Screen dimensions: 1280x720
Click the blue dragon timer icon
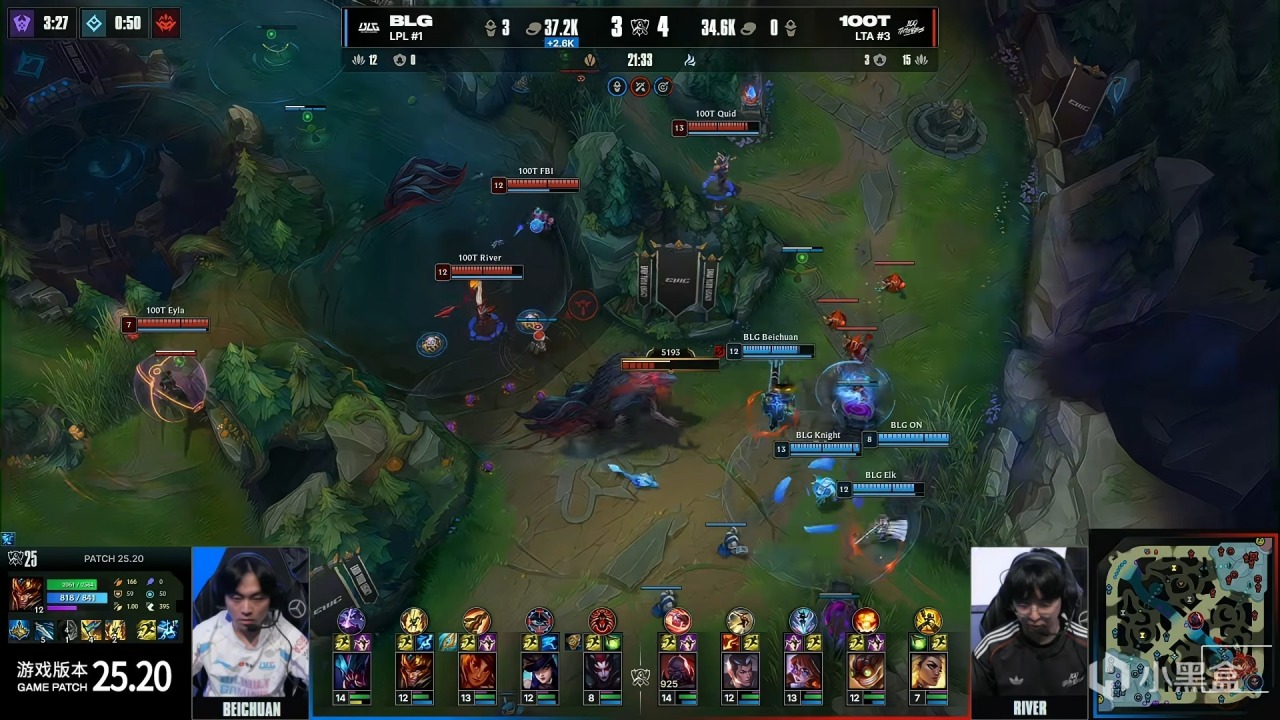pyautogui.click(x=94, y=22)
